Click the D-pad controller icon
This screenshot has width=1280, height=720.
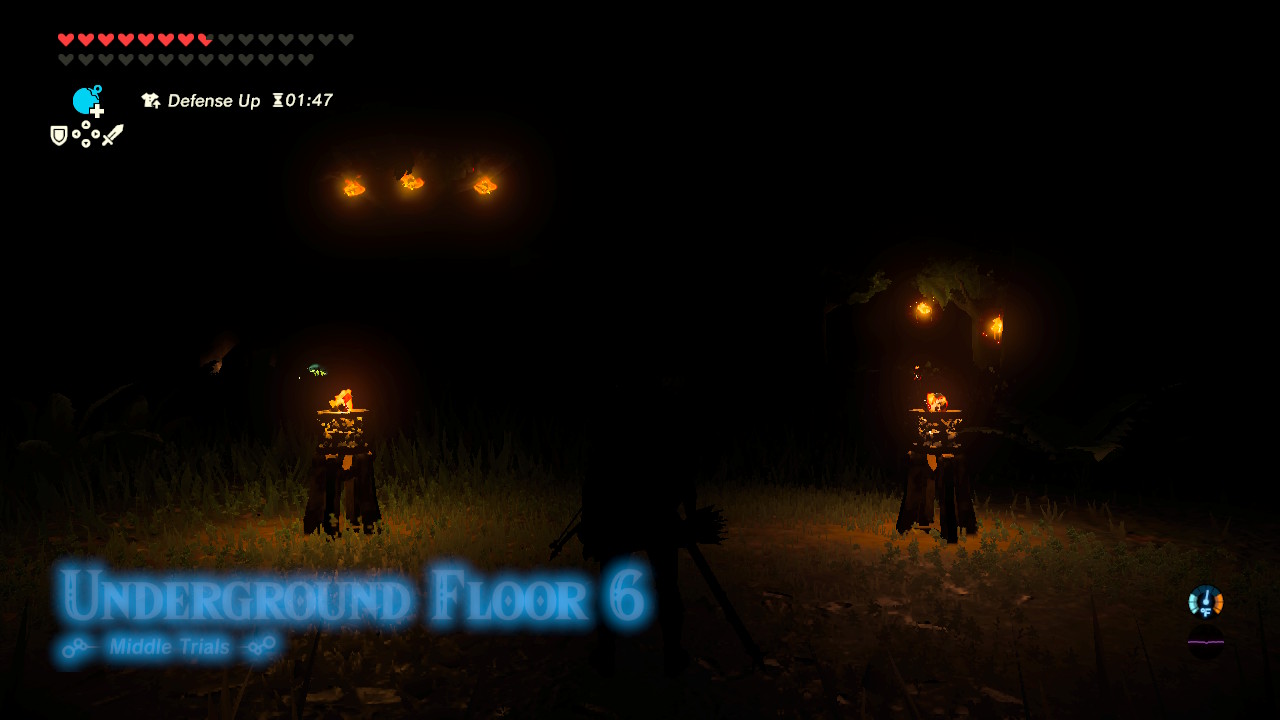coord(86,133)
